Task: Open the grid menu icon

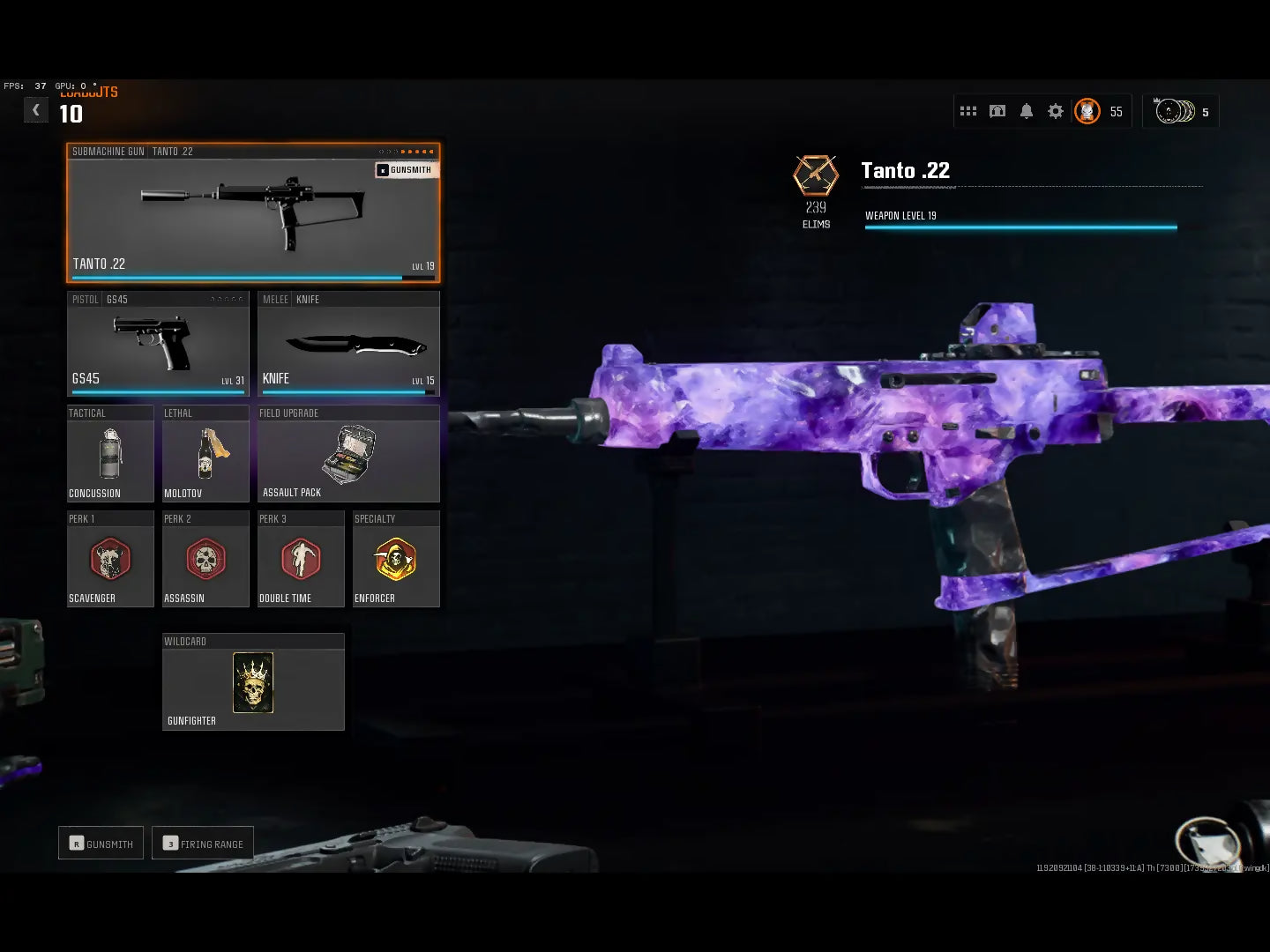Action: (x=968, y=111)
